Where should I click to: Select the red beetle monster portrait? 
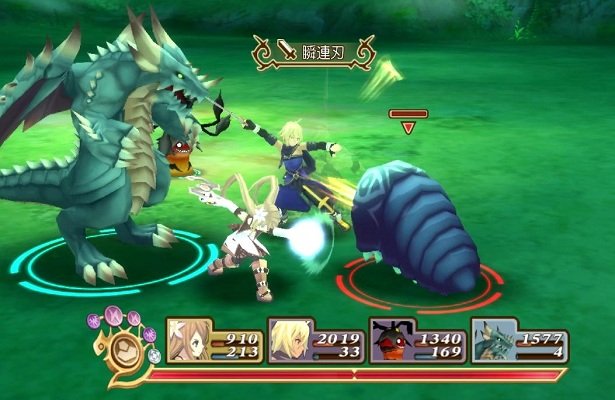pos(391,340)
